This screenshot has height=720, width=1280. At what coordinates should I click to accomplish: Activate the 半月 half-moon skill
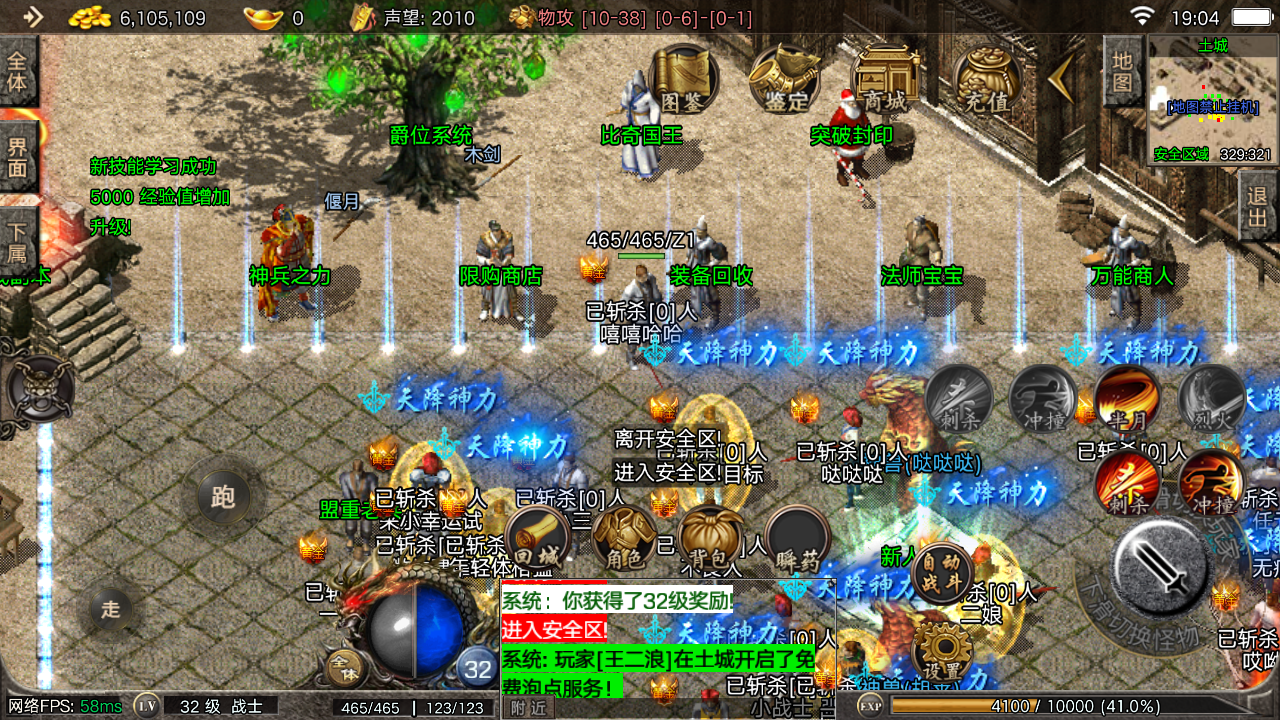point(1127,399)
